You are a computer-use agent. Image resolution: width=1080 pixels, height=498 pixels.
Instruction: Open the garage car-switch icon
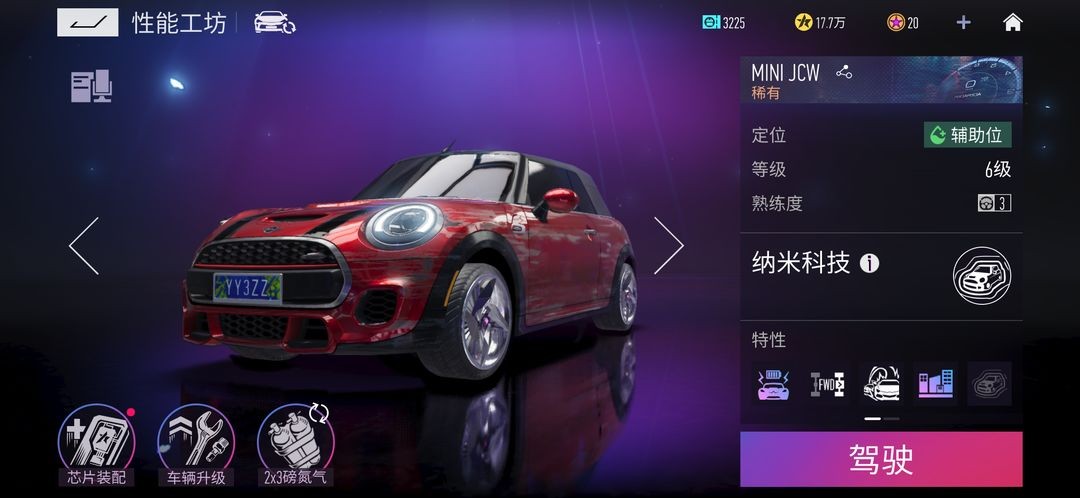coord(274,22)
